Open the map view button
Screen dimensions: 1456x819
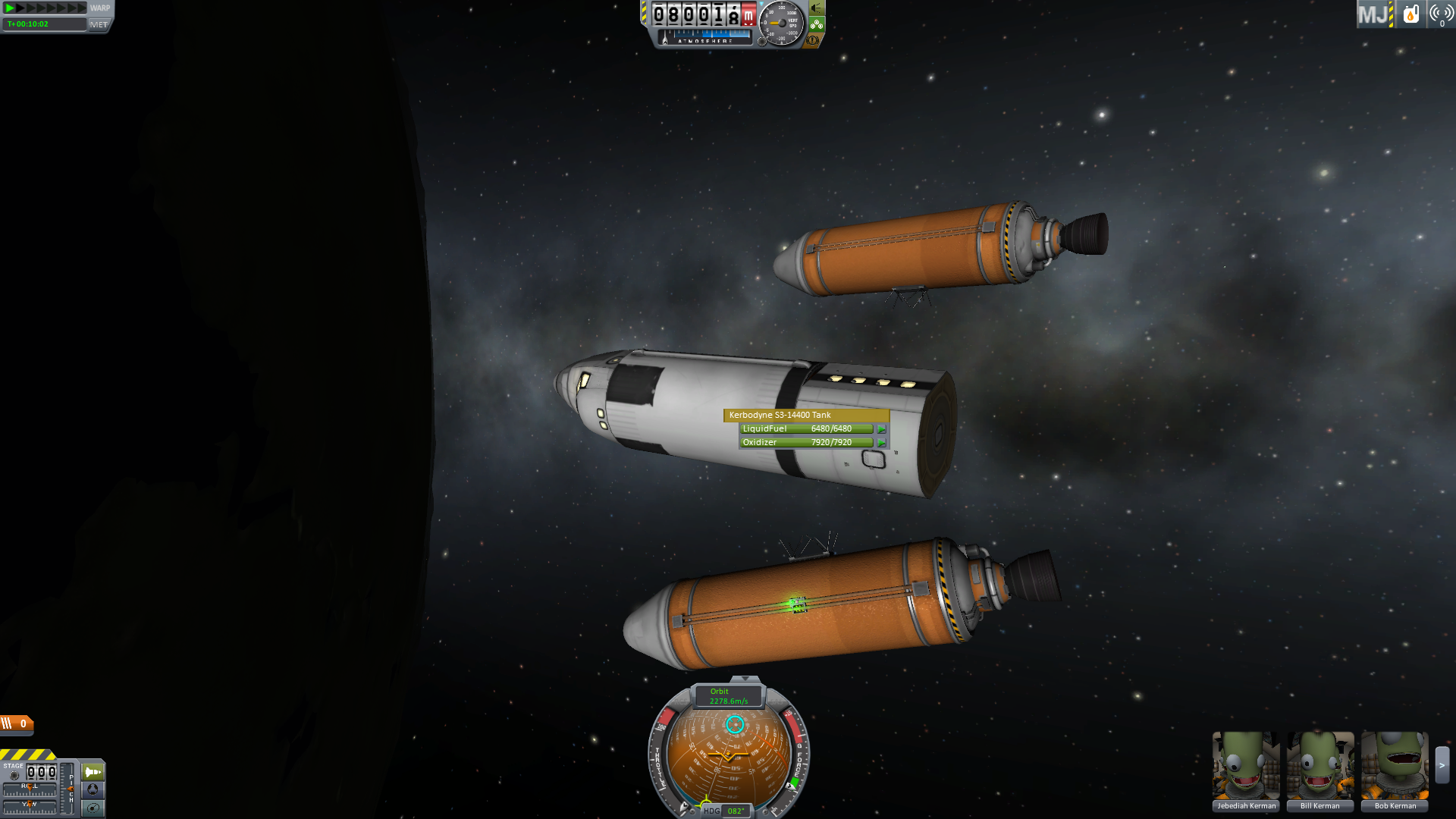[93, 808]
